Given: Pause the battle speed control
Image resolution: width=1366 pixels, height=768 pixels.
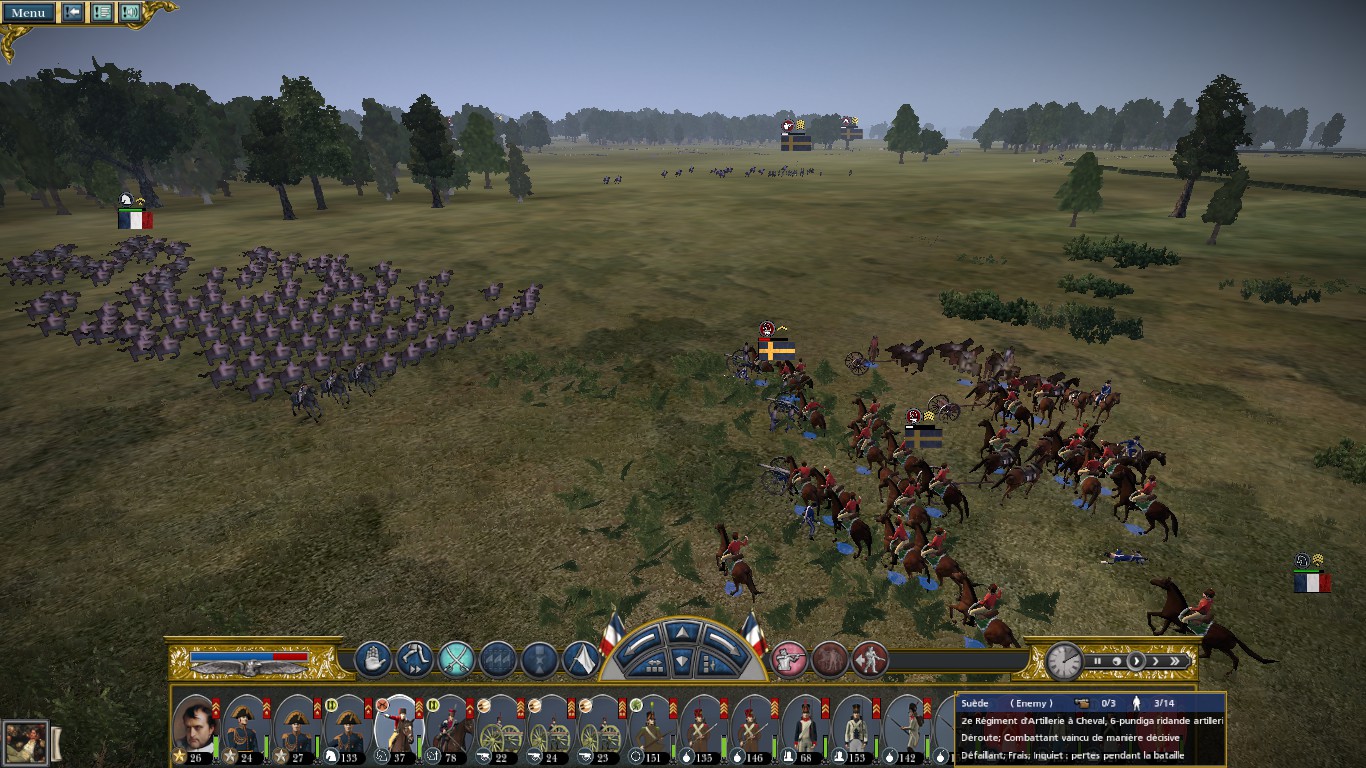Looking at the screenshot, I should coord(1098,661).
